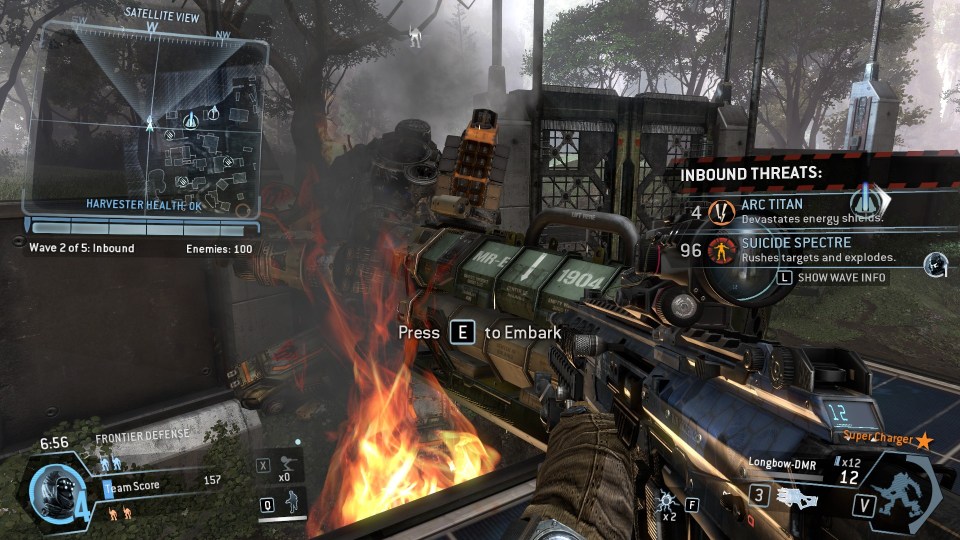Activate the pilot tactical ability icon
The image size is (960, 540).
290,503
